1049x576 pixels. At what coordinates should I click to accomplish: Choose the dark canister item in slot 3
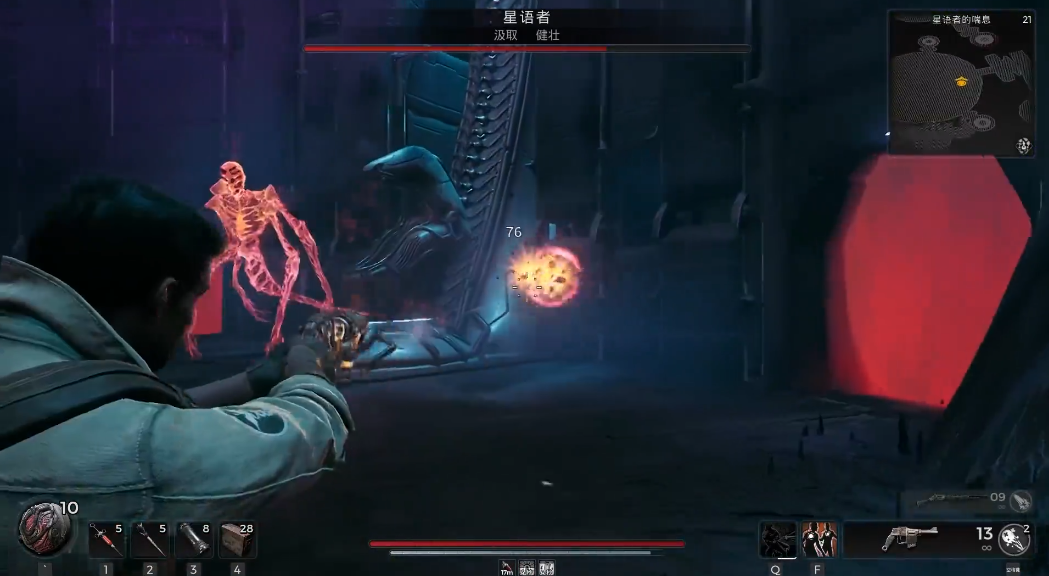(193, 540)
